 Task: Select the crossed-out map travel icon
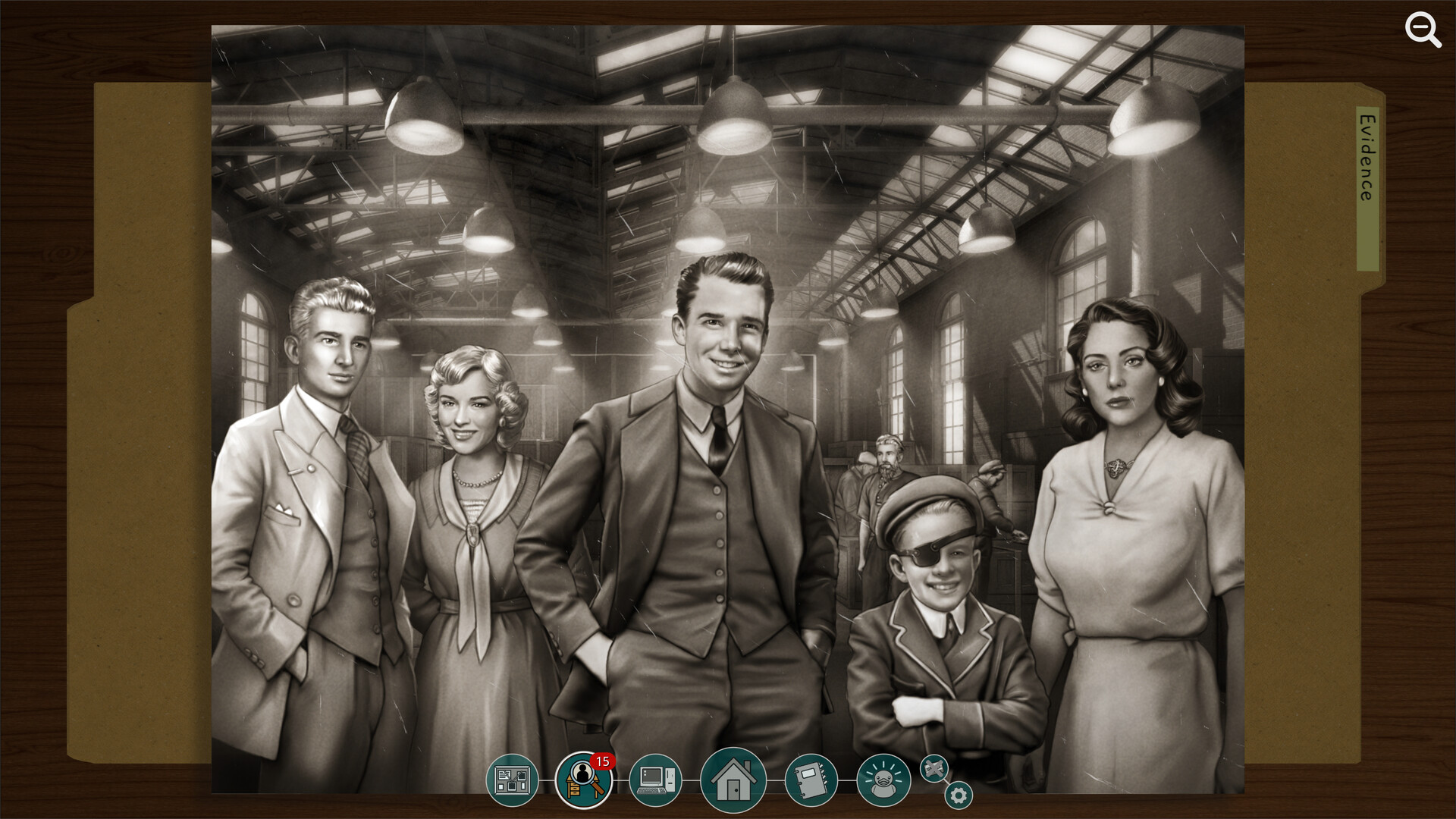tap(934, 768)
